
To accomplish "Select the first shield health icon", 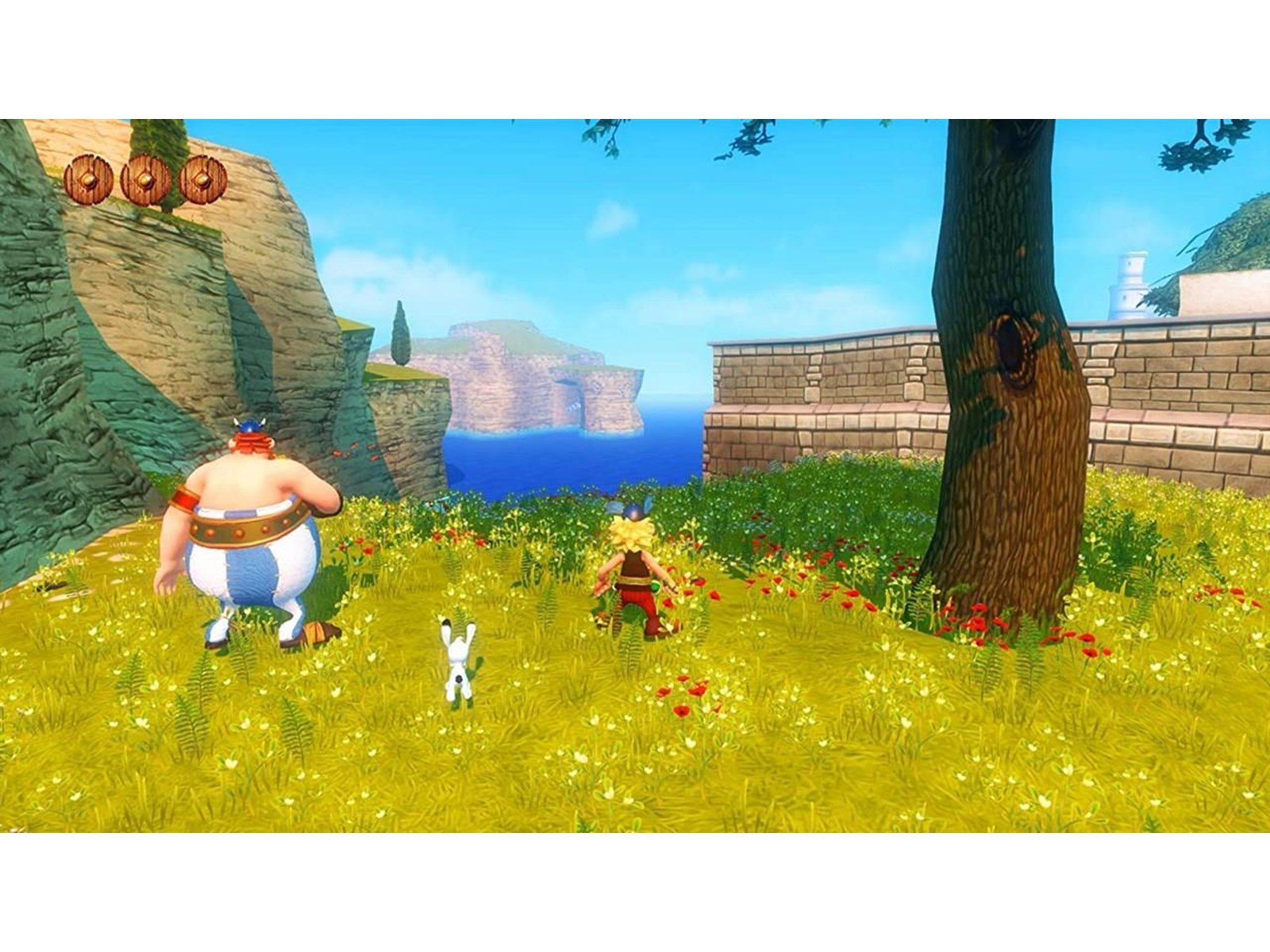I will (x=87, y=178).
